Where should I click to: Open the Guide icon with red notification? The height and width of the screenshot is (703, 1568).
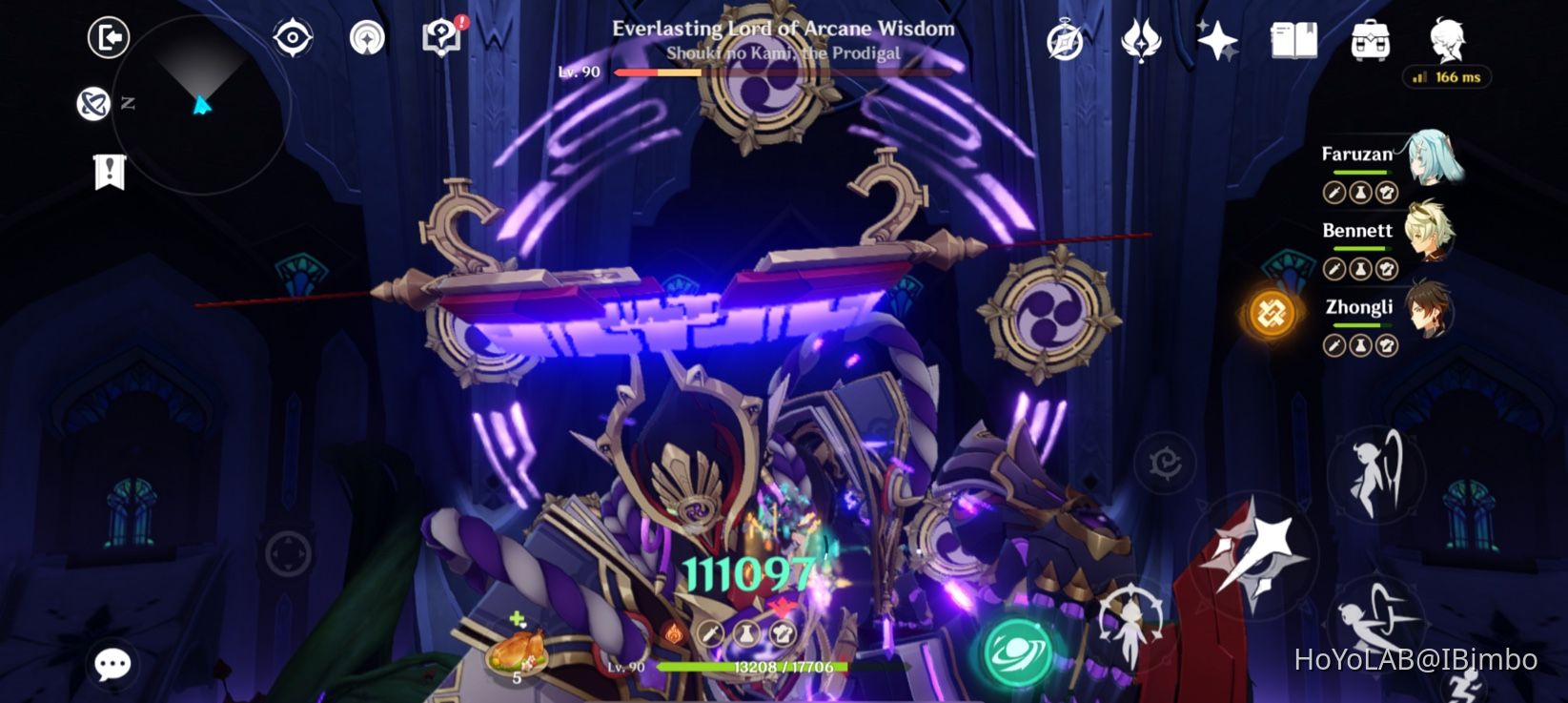click(440, 40)
